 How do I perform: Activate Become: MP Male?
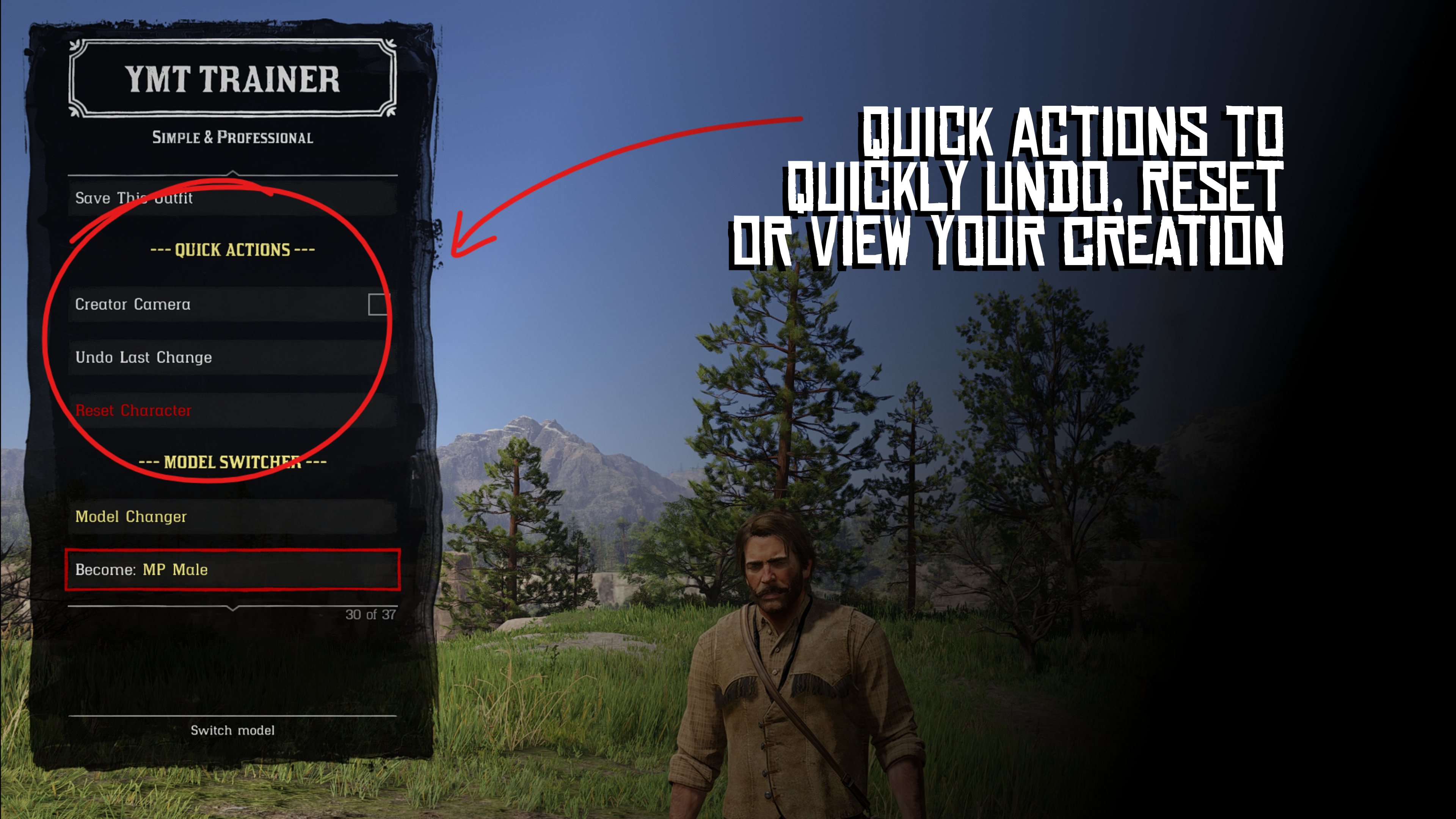coord(232,570)
